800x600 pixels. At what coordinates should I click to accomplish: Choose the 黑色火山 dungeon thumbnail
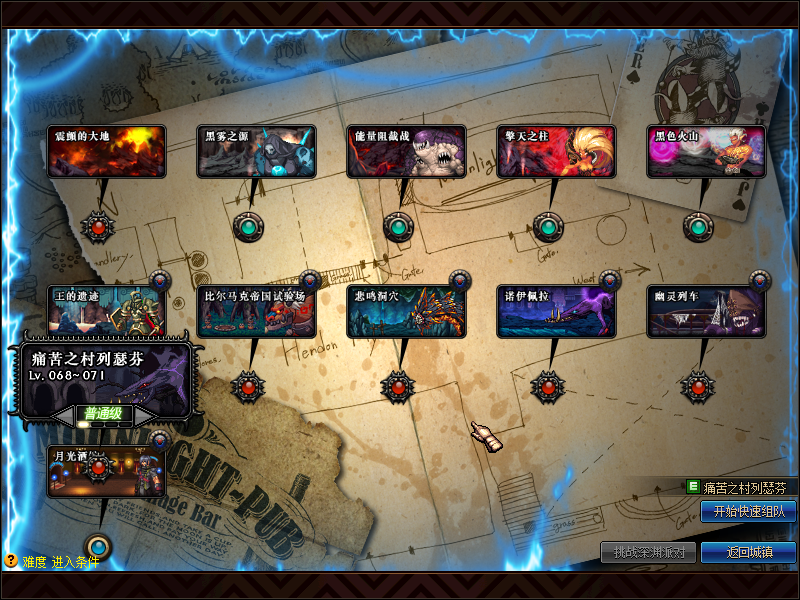pos(706,152)
